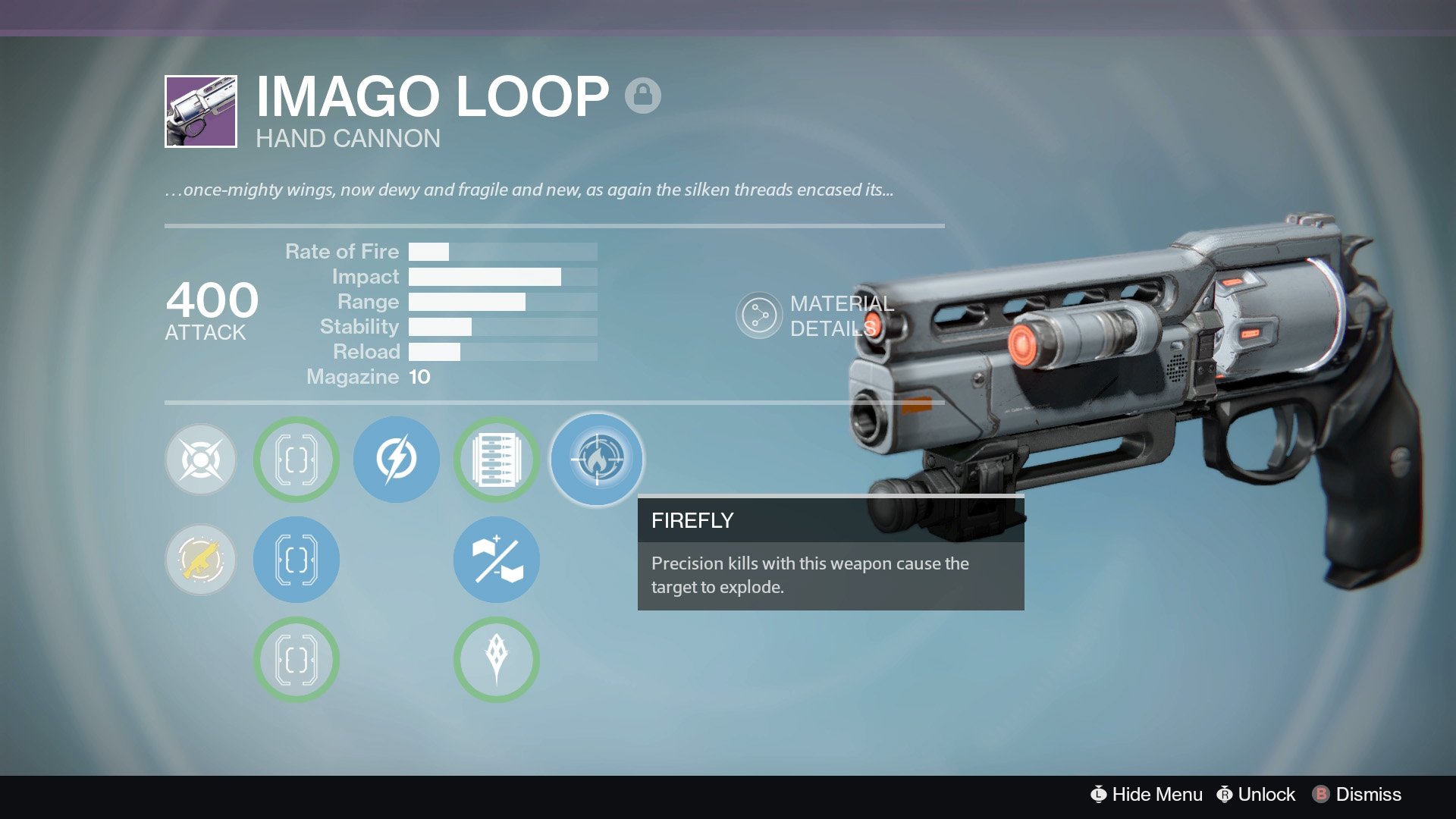Choose the lightning bolt perk node
The width and height of the screenshot is (1456, 819).
tap(397, 460)
